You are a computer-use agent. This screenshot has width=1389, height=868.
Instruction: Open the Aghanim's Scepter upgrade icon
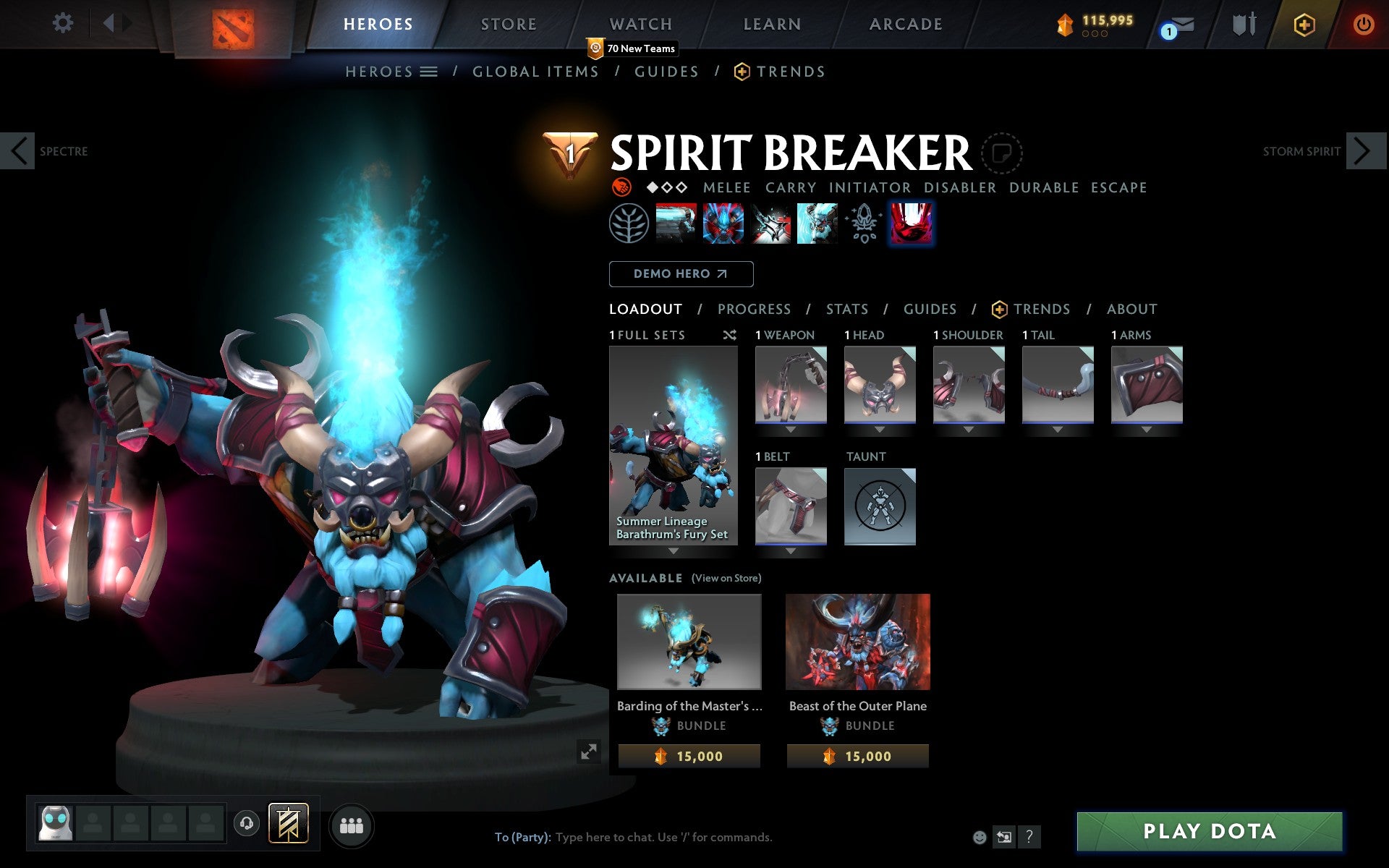tap(862, 223)
